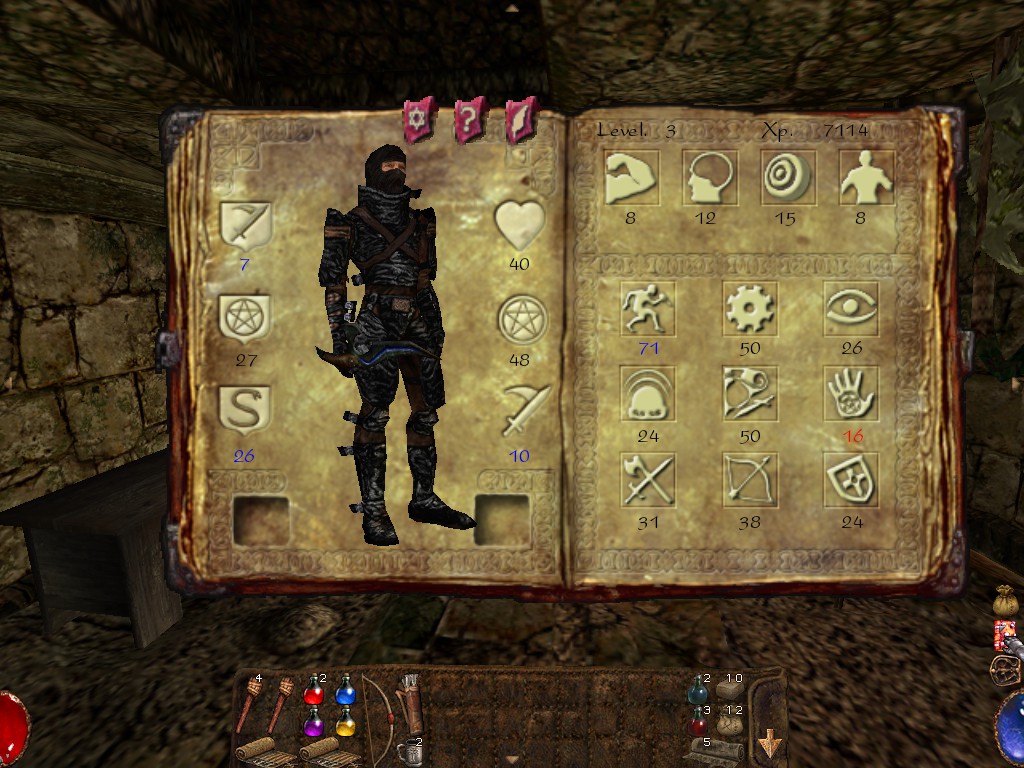Select the running man stealth skill

coord(647,308)
